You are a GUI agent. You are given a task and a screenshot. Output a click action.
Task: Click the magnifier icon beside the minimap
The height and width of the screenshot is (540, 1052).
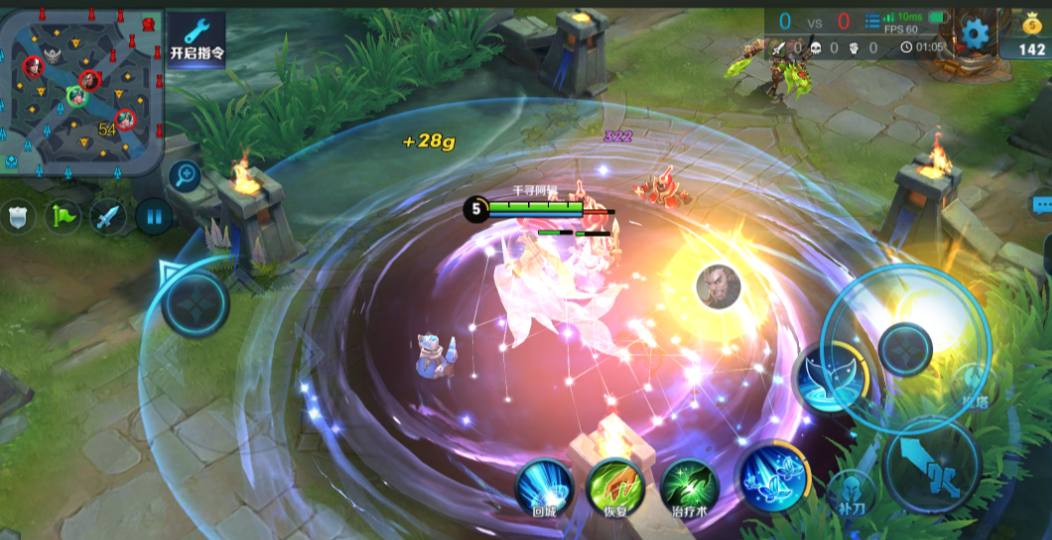pos(185,177)
